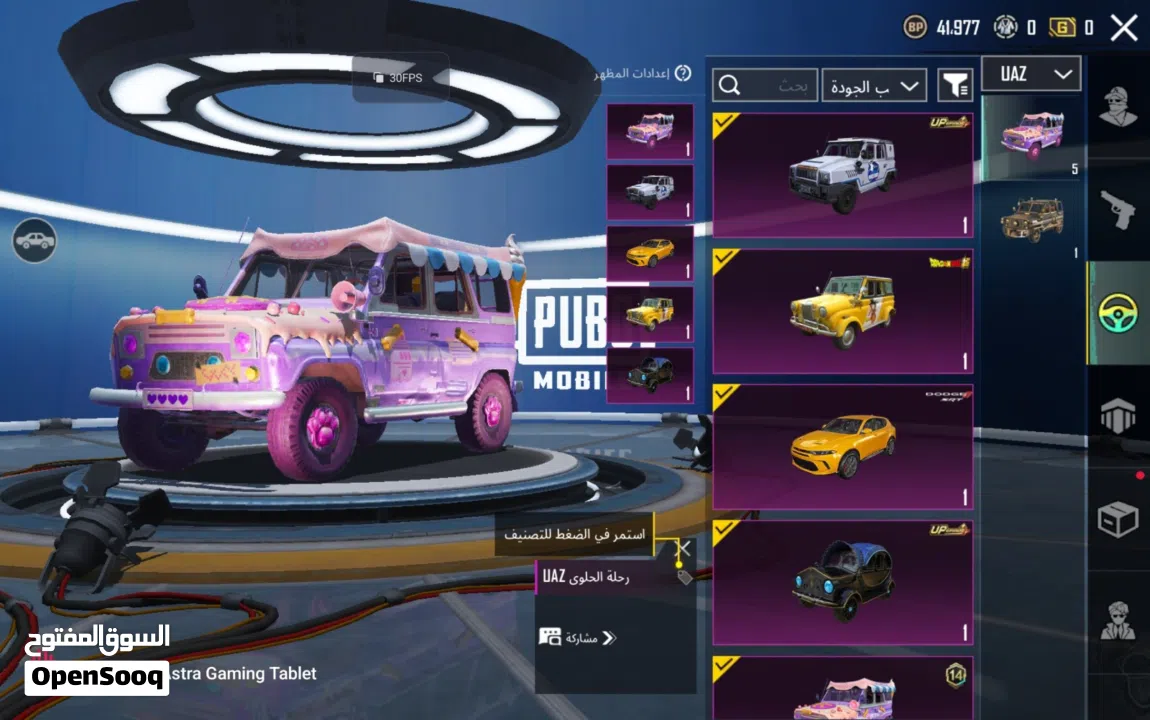This screenshot has width=1150, height=720.
Task: Select the white police UAZ skin card
Action: pyautogui.click(x=842, y=175)
